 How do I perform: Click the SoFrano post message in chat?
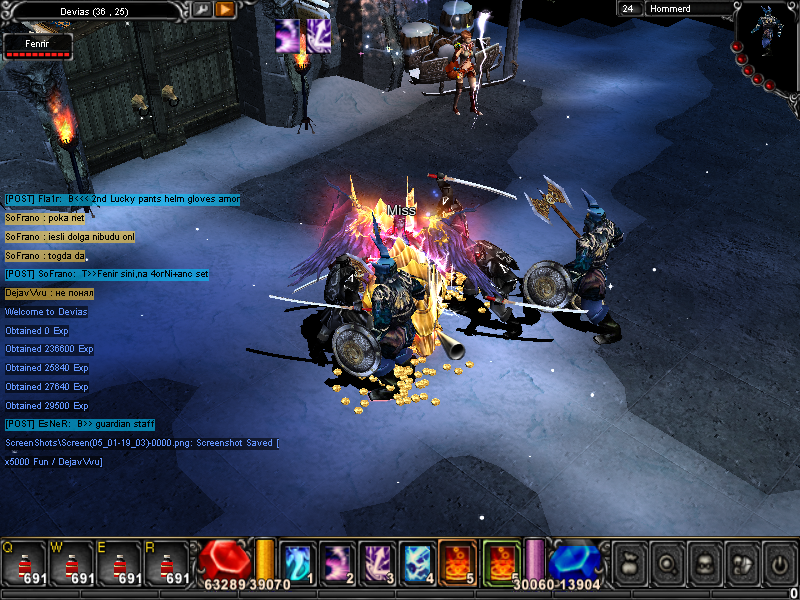click(x=107, y=274)
